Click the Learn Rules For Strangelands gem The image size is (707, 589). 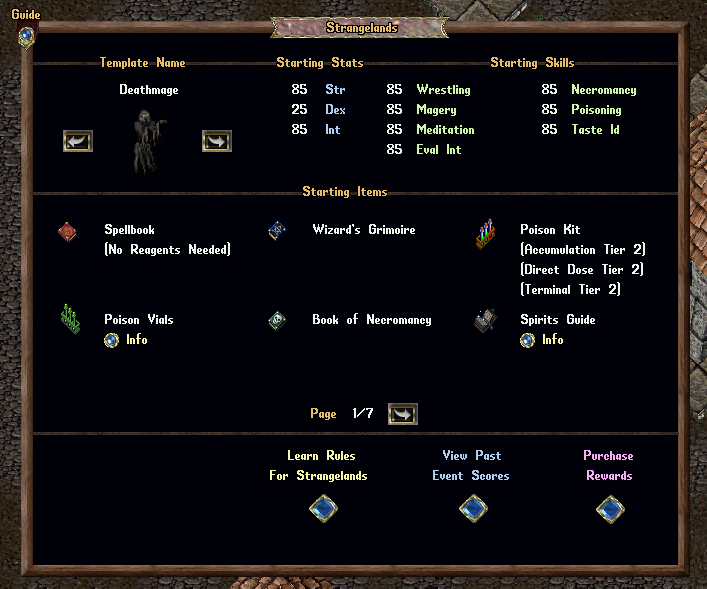pyautogui.click(x=323, y=510)
